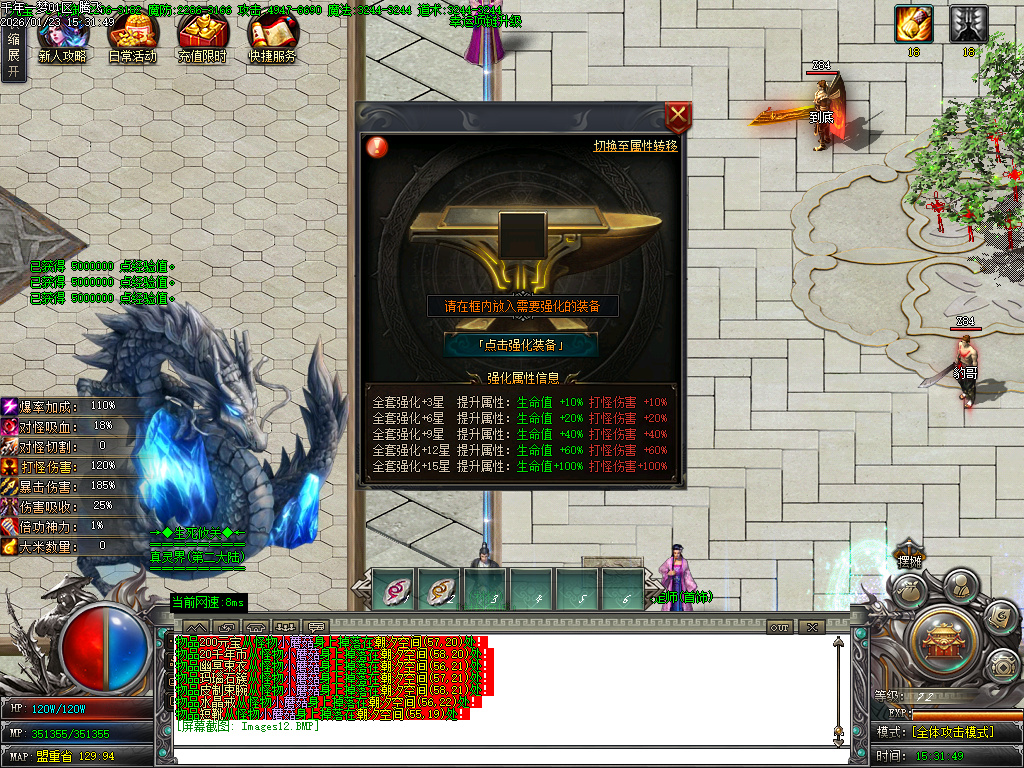Select the empty equipment slot on the anvil
The width and height of the screenshot is (1024, 768).
(521, 234)
